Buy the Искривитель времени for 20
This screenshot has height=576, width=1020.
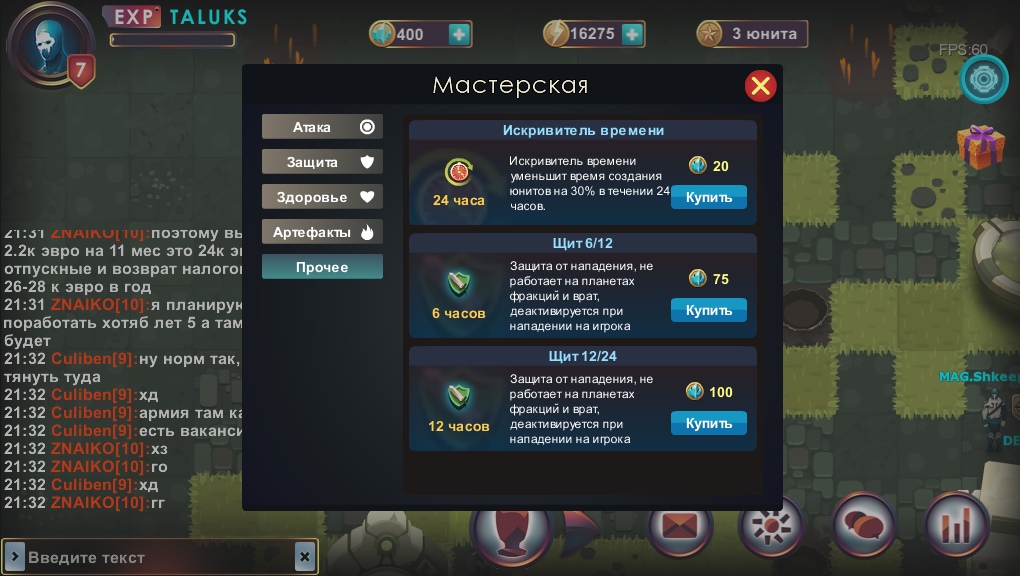tap(708, 197)
